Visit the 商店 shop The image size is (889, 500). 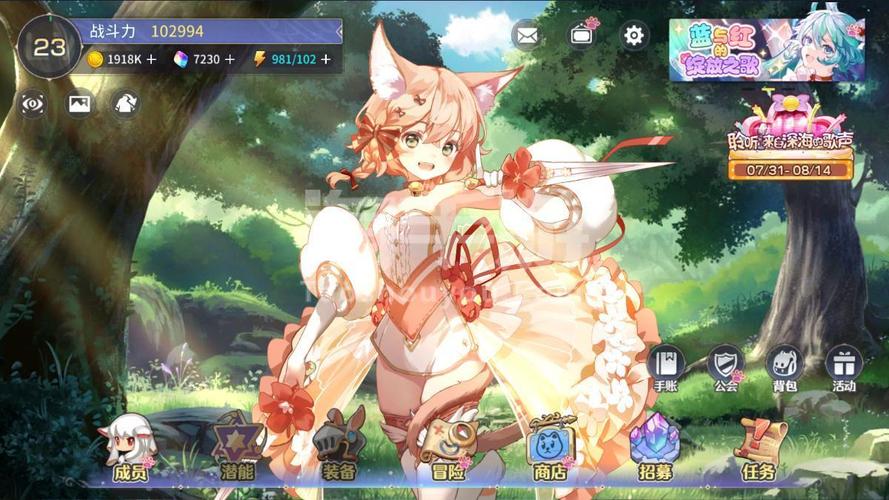pos(550,448)
